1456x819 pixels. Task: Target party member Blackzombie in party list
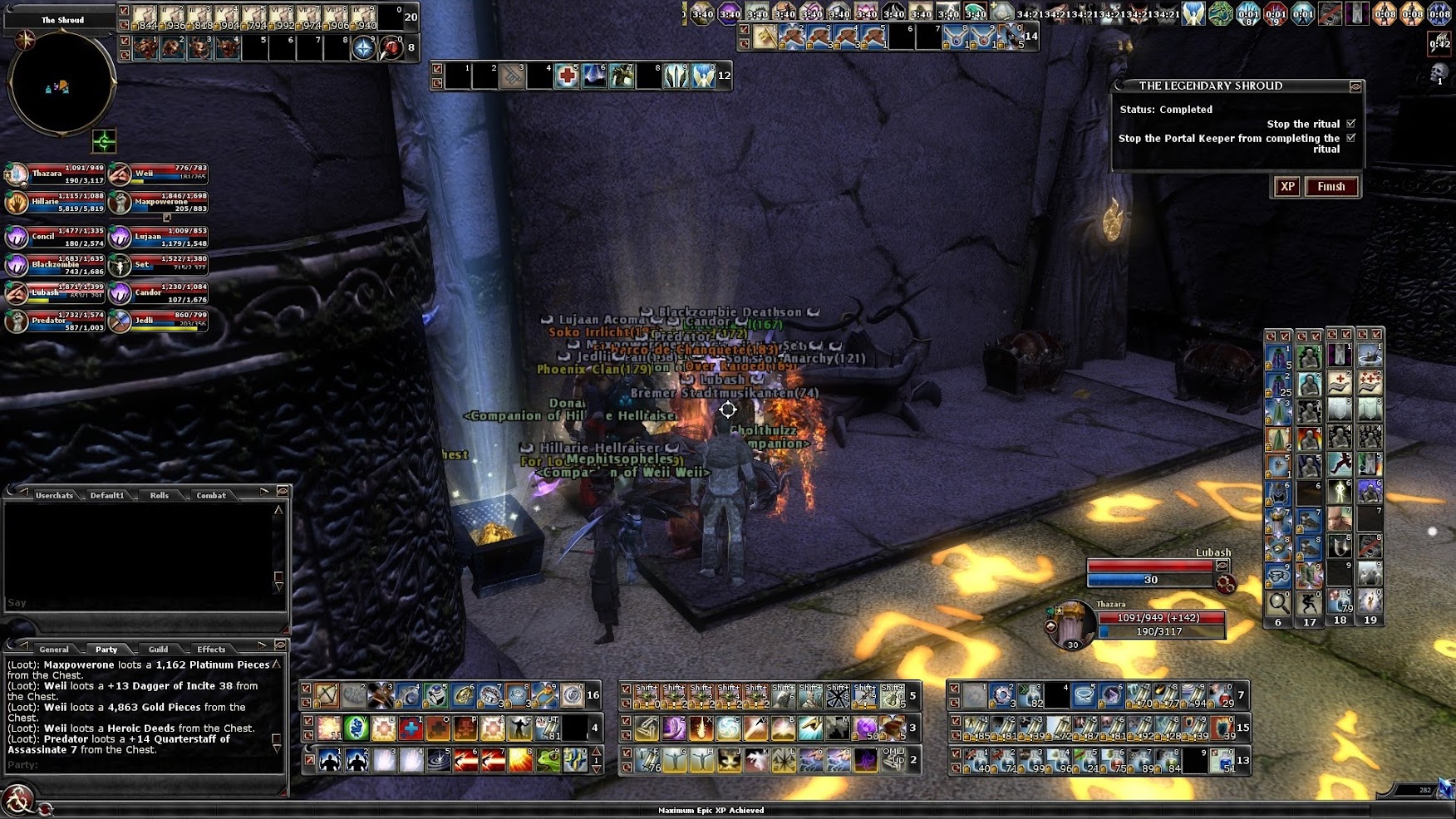coord(55,266)
